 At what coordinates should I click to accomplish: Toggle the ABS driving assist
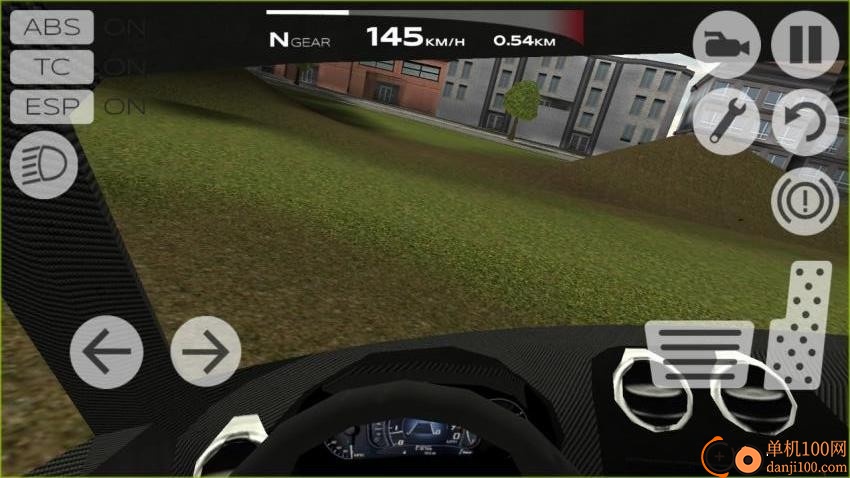52,27
